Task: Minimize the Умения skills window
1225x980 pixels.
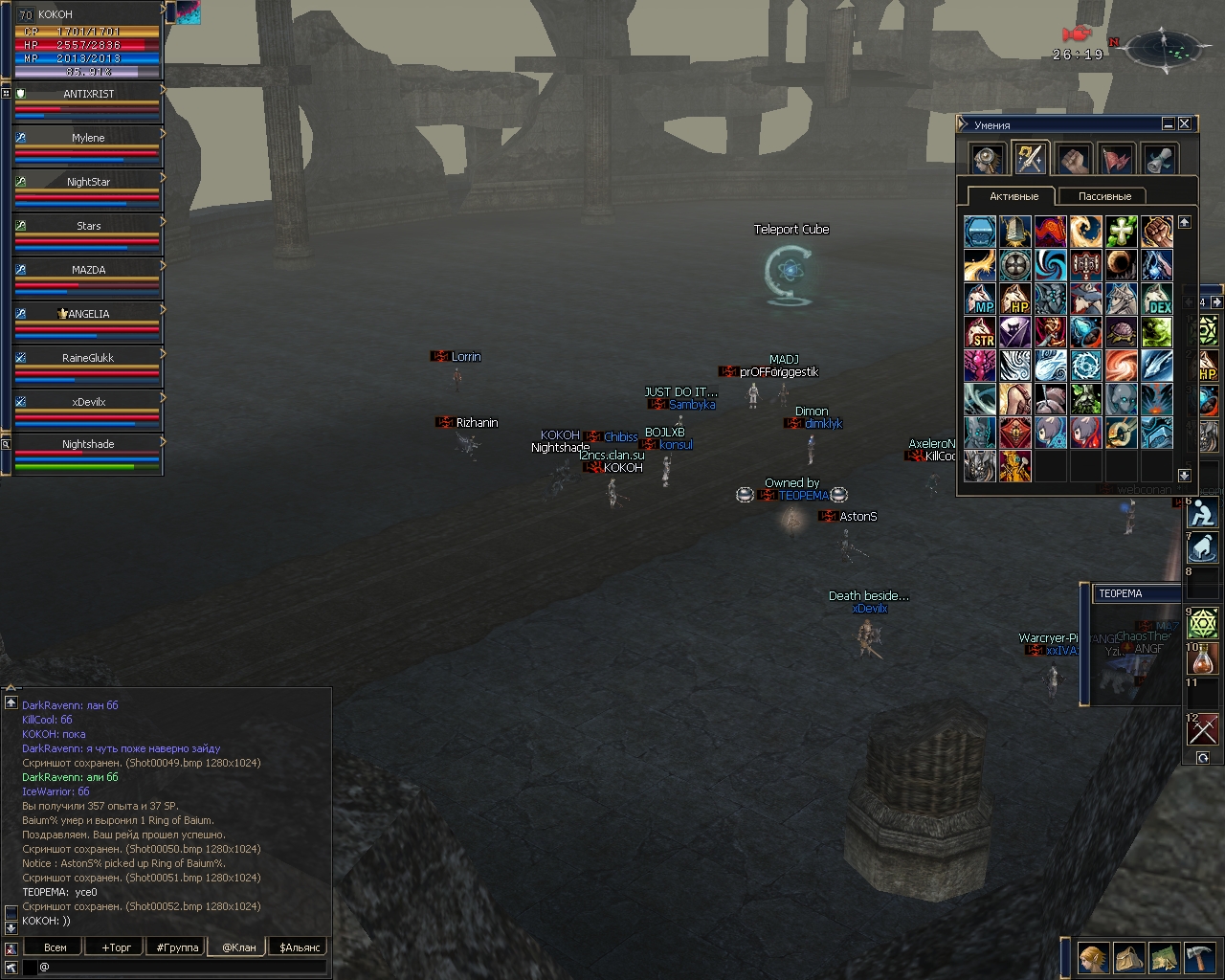Action: pyautogui.click(x=1169, y=123)
